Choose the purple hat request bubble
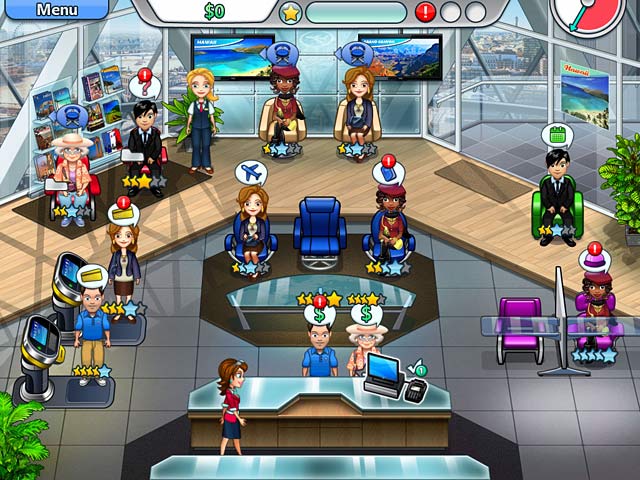This screenshot has width=640, height=480. pyautogui.click(x=596, y=260)
